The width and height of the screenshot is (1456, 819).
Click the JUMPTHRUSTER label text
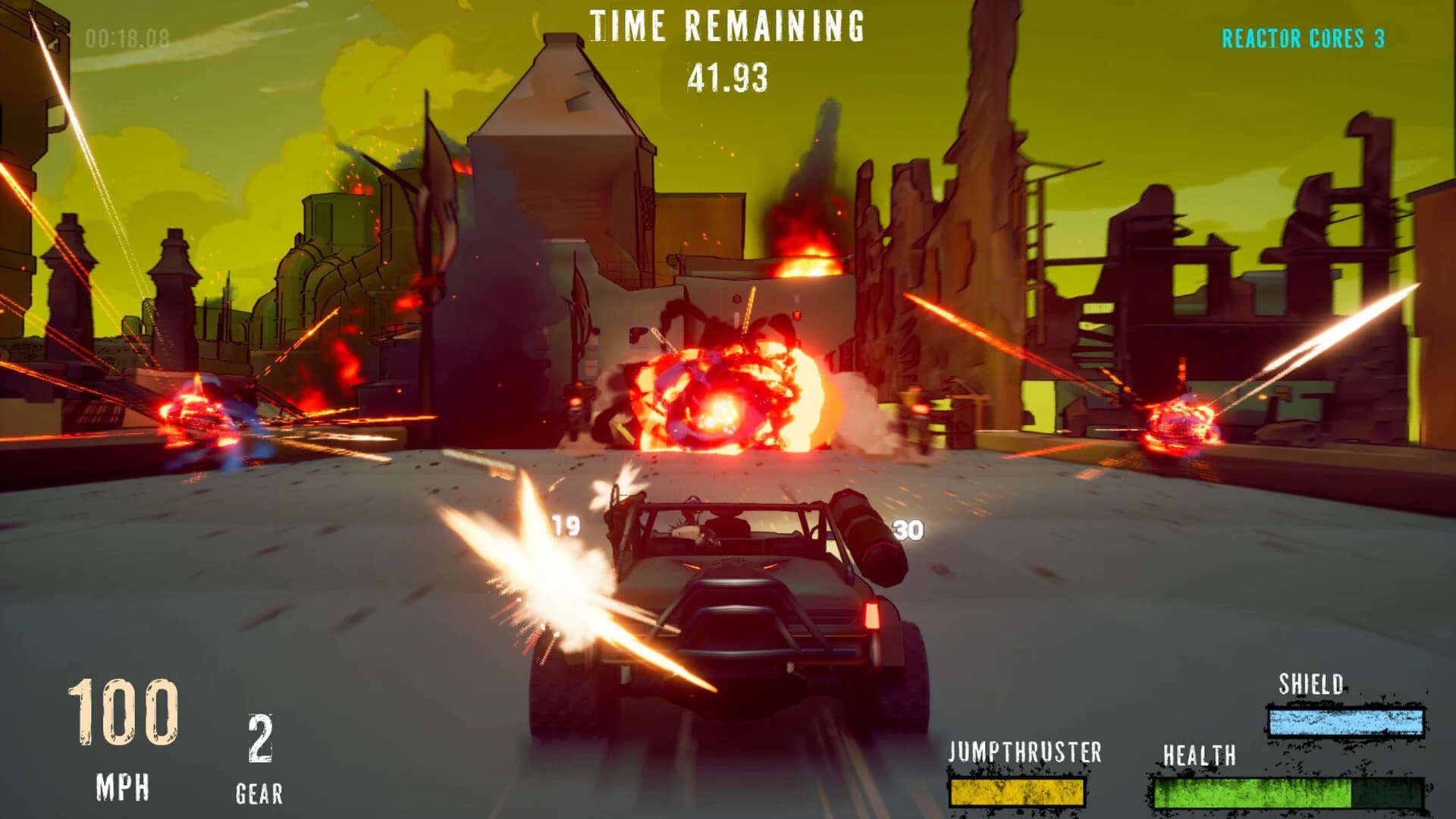tap(1025, 752)
